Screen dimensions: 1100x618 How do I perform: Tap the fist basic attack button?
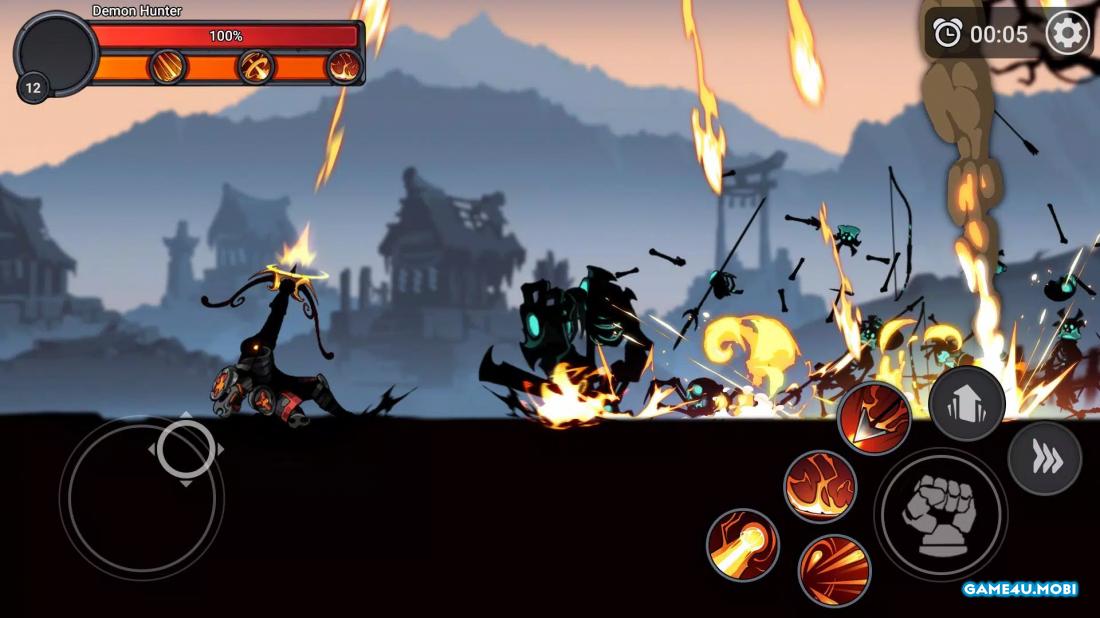point(940,514)
